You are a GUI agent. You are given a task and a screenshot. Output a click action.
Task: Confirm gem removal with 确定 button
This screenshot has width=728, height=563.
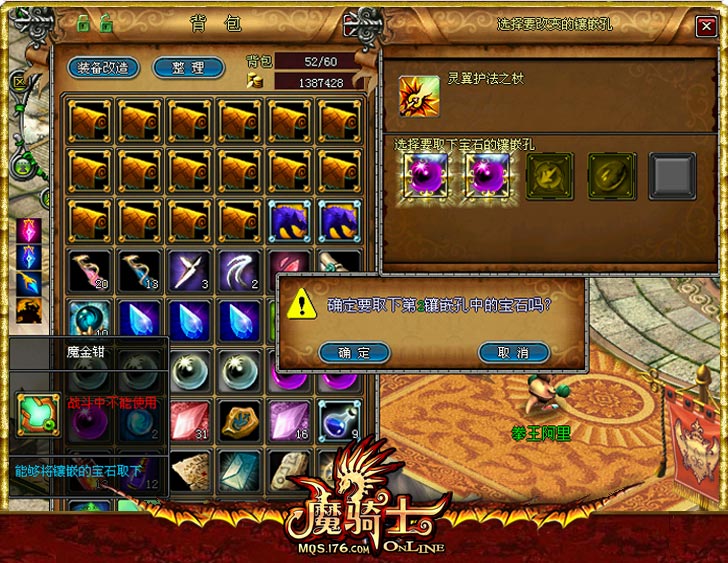pyautogui.click(x=353, y=352)
